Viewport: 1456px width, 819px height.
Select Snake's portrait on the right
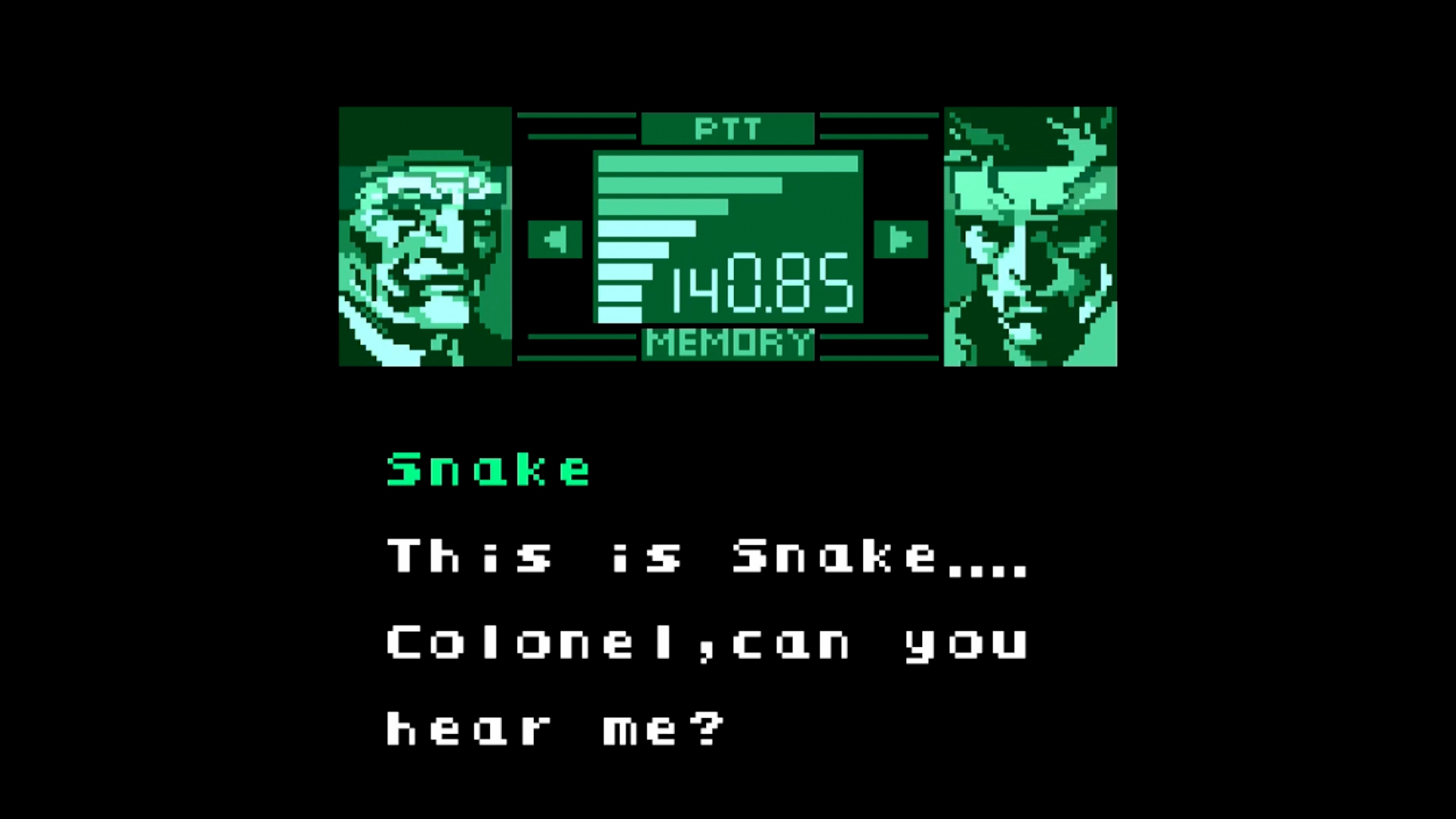(x=1029, y=237)
